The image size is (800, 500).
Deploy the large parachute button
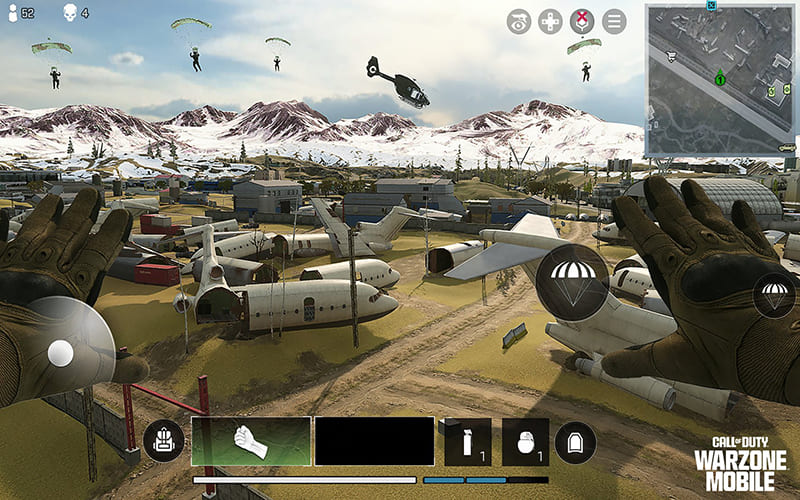click(x=572, y=277)
